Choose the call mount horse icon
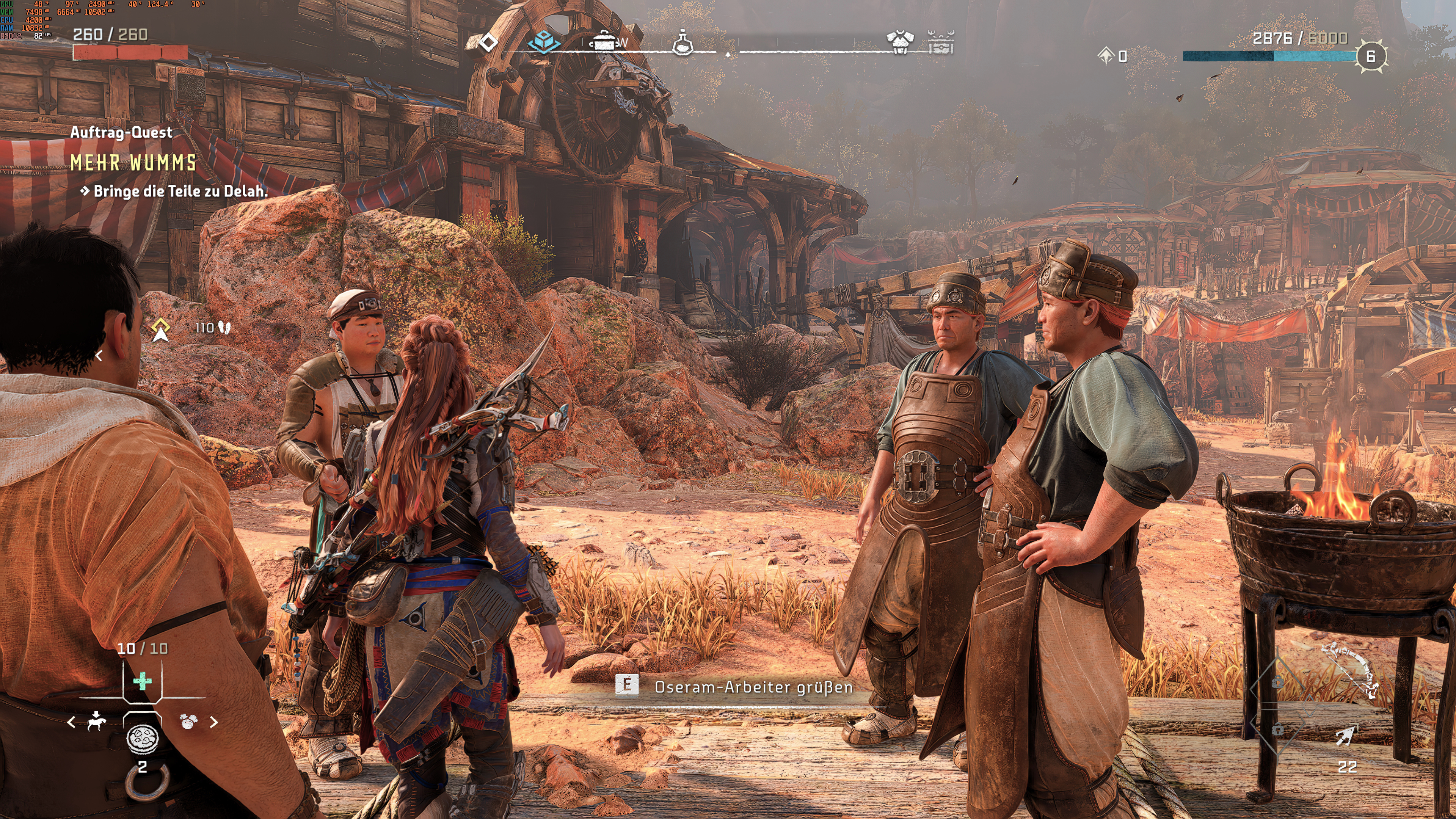Image resolution: width=1456 pixels, height=819 pixels. coord(97,721)
